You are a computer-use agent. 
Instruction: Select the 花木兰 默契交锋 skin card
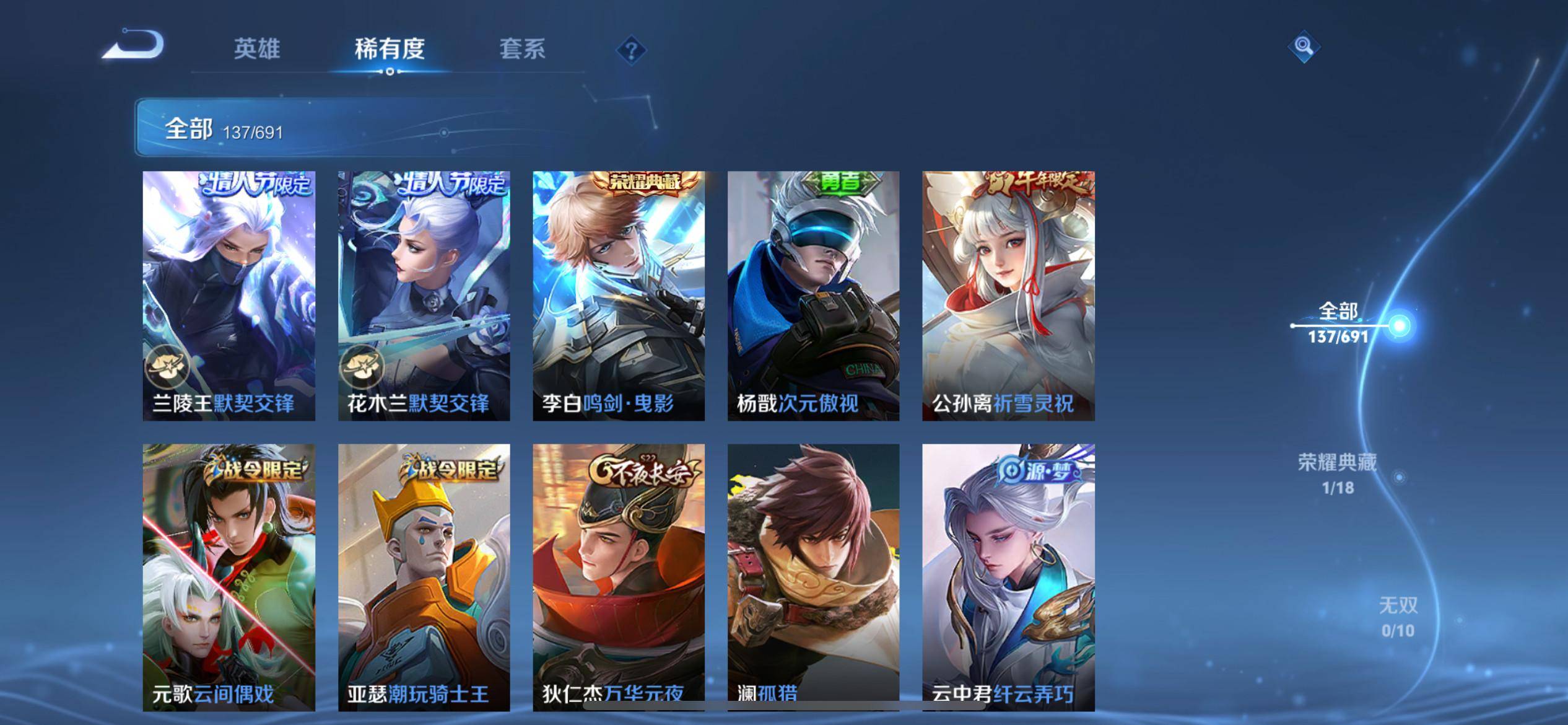point(424,296)
